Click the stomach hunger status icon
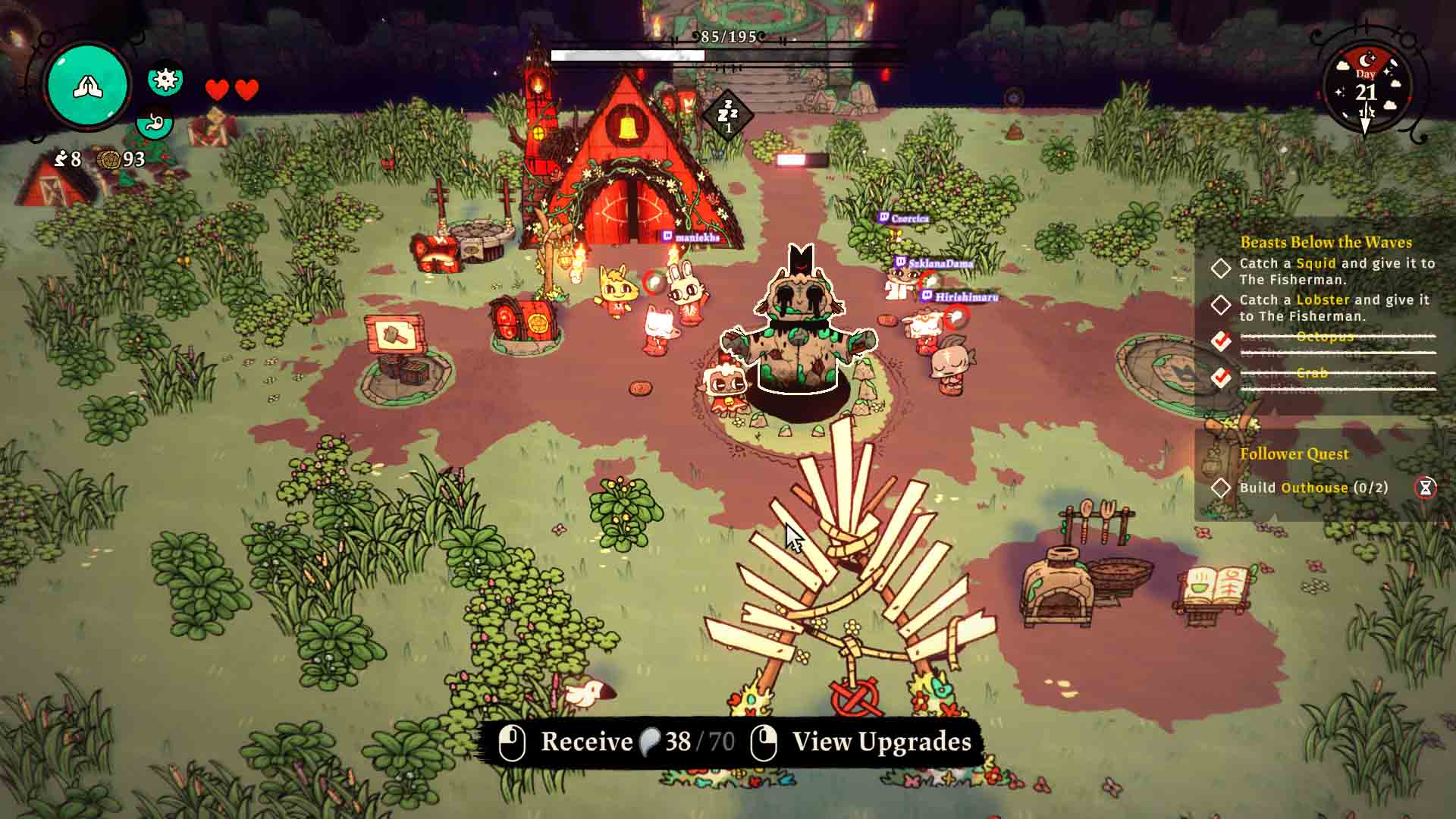 [155, 121]
